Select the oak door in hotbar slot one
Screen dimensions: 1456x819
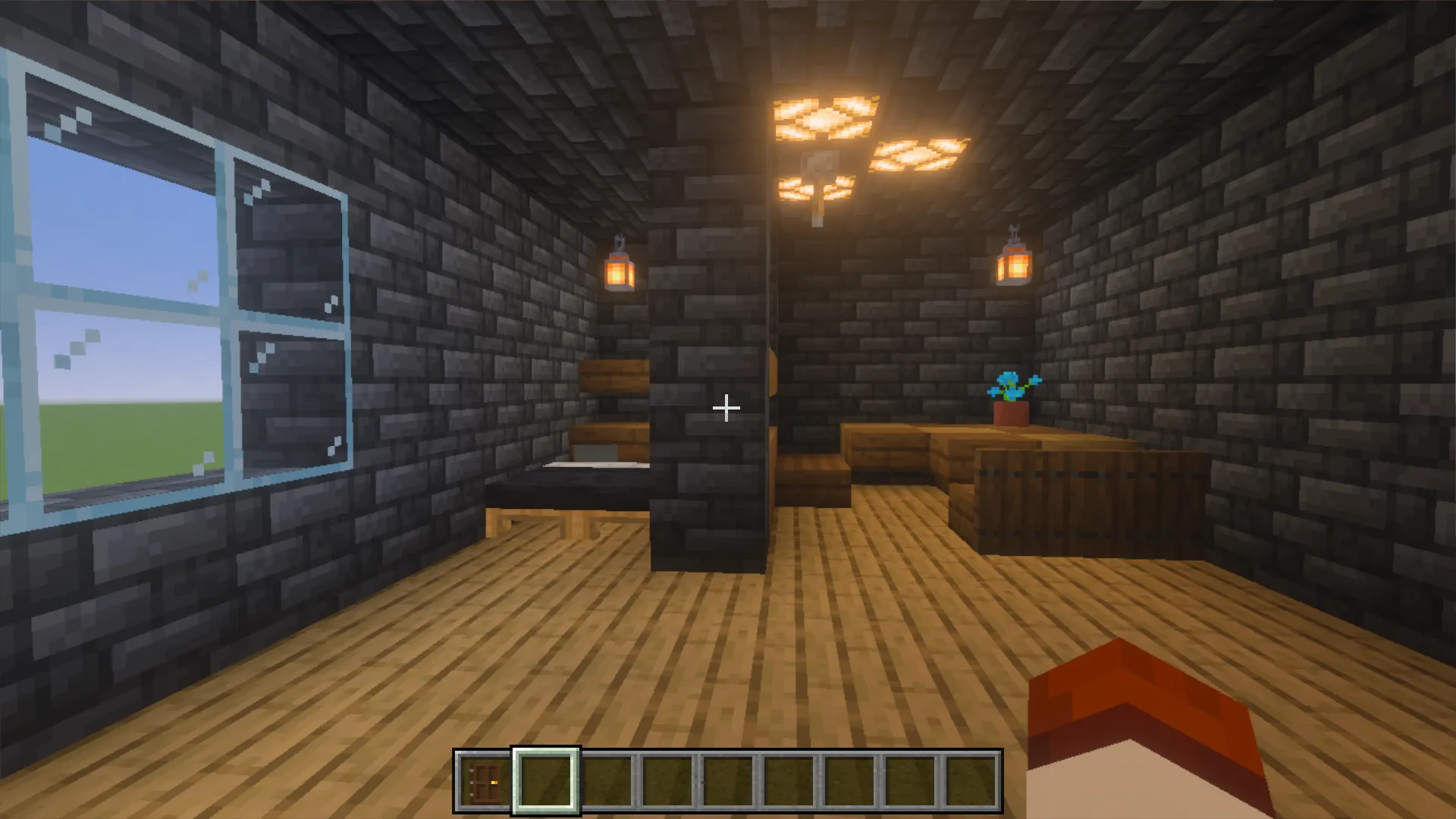(483, 777)
